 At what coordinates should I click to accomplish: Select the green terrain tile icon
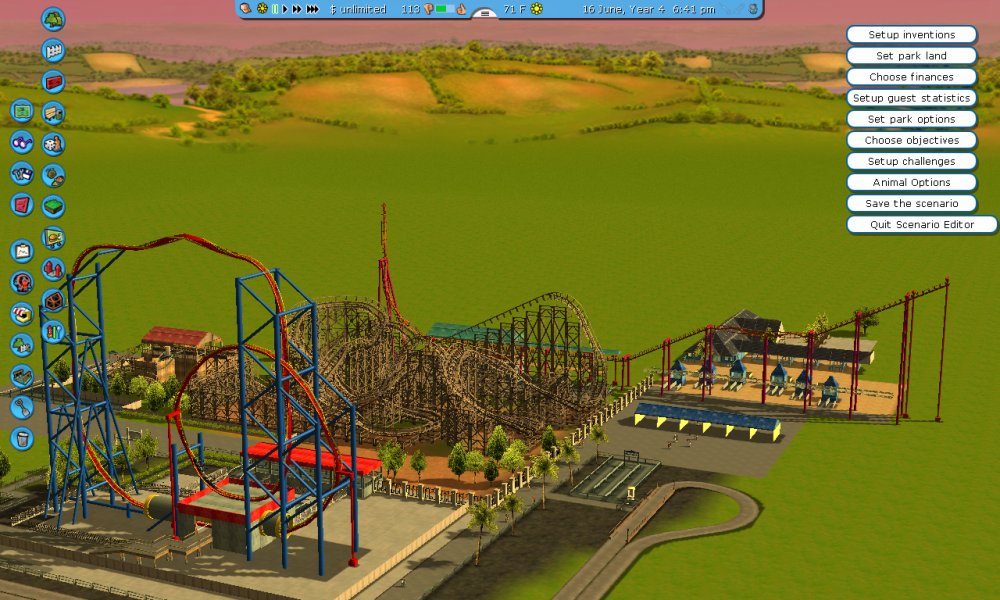(53, 206)
